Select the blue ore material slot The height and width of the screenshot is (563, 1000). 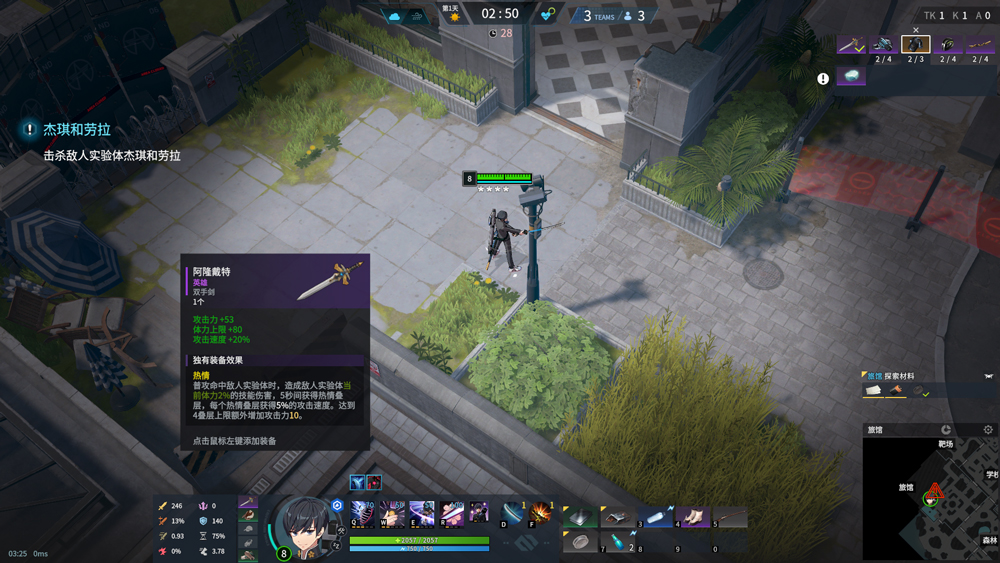pos(851,76)
